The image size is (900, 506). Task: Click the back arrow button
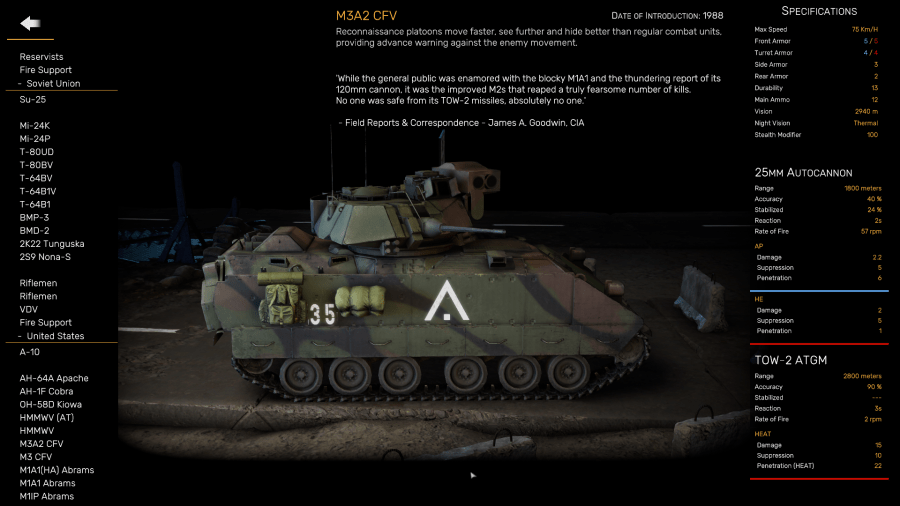[30, 23]
